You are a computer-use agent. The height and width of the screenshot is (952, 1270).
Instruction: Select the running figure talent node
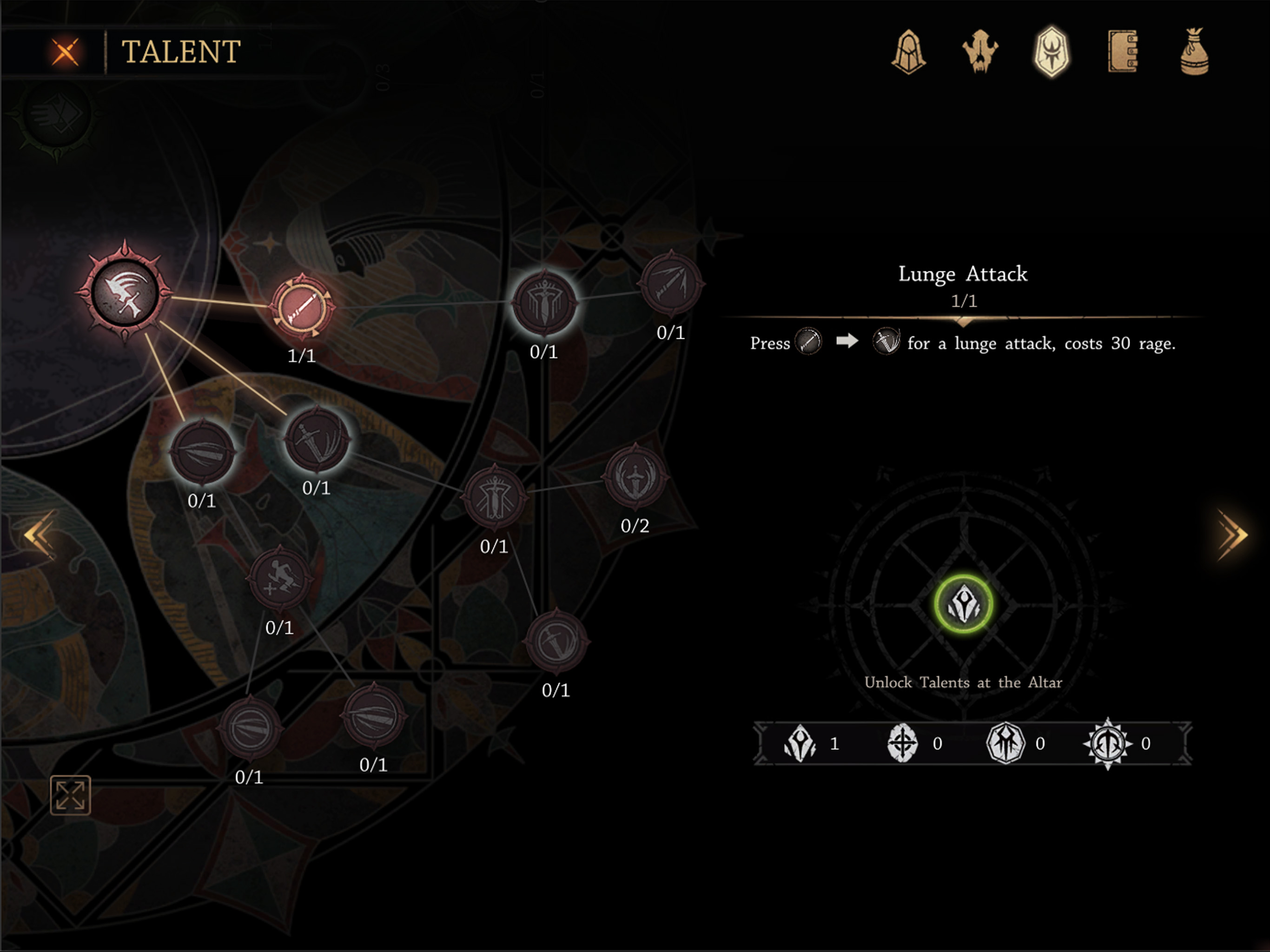[279, 579]
